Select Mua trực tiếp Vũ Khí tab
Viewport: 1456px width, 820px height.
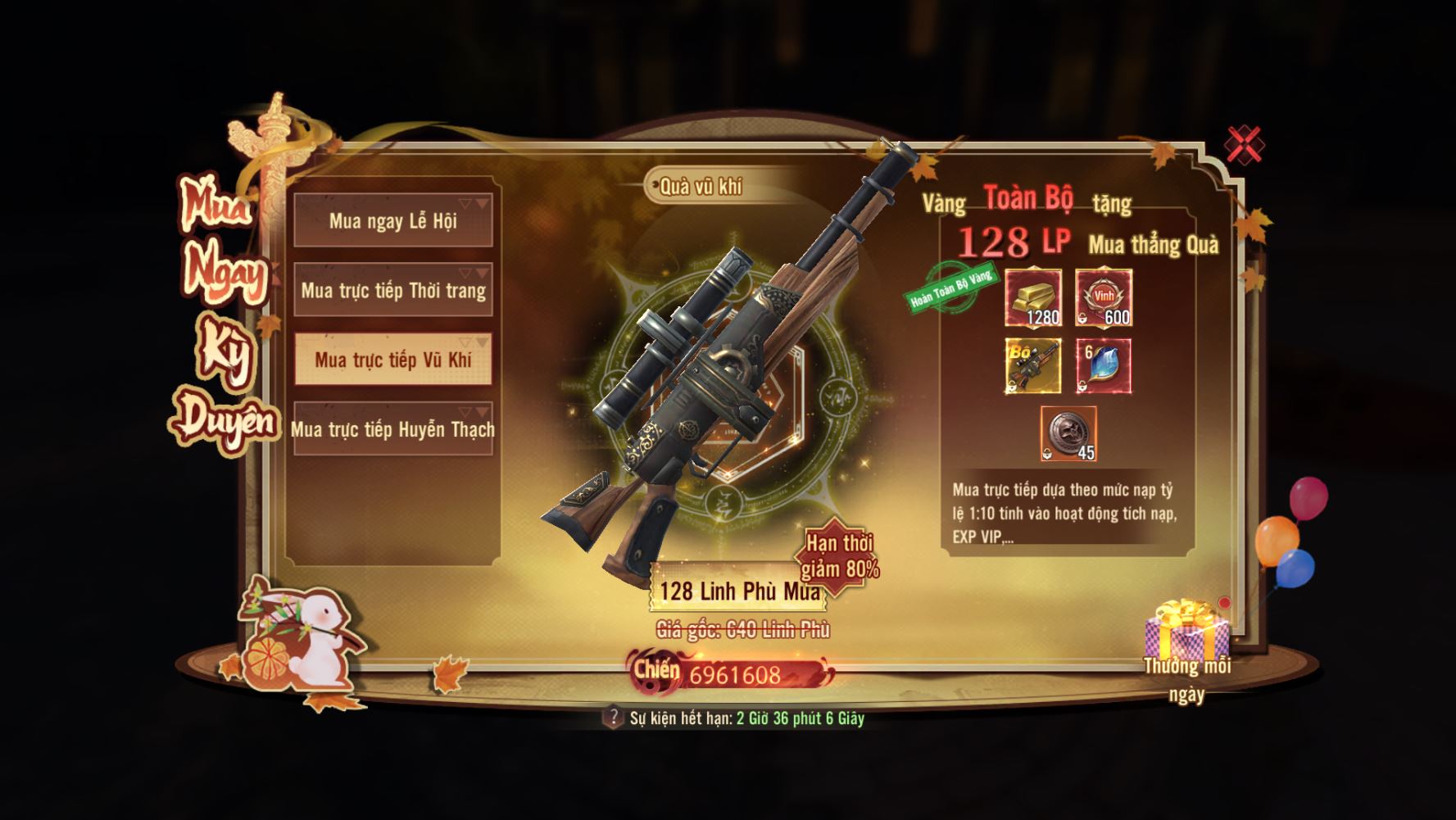point(393,360)
